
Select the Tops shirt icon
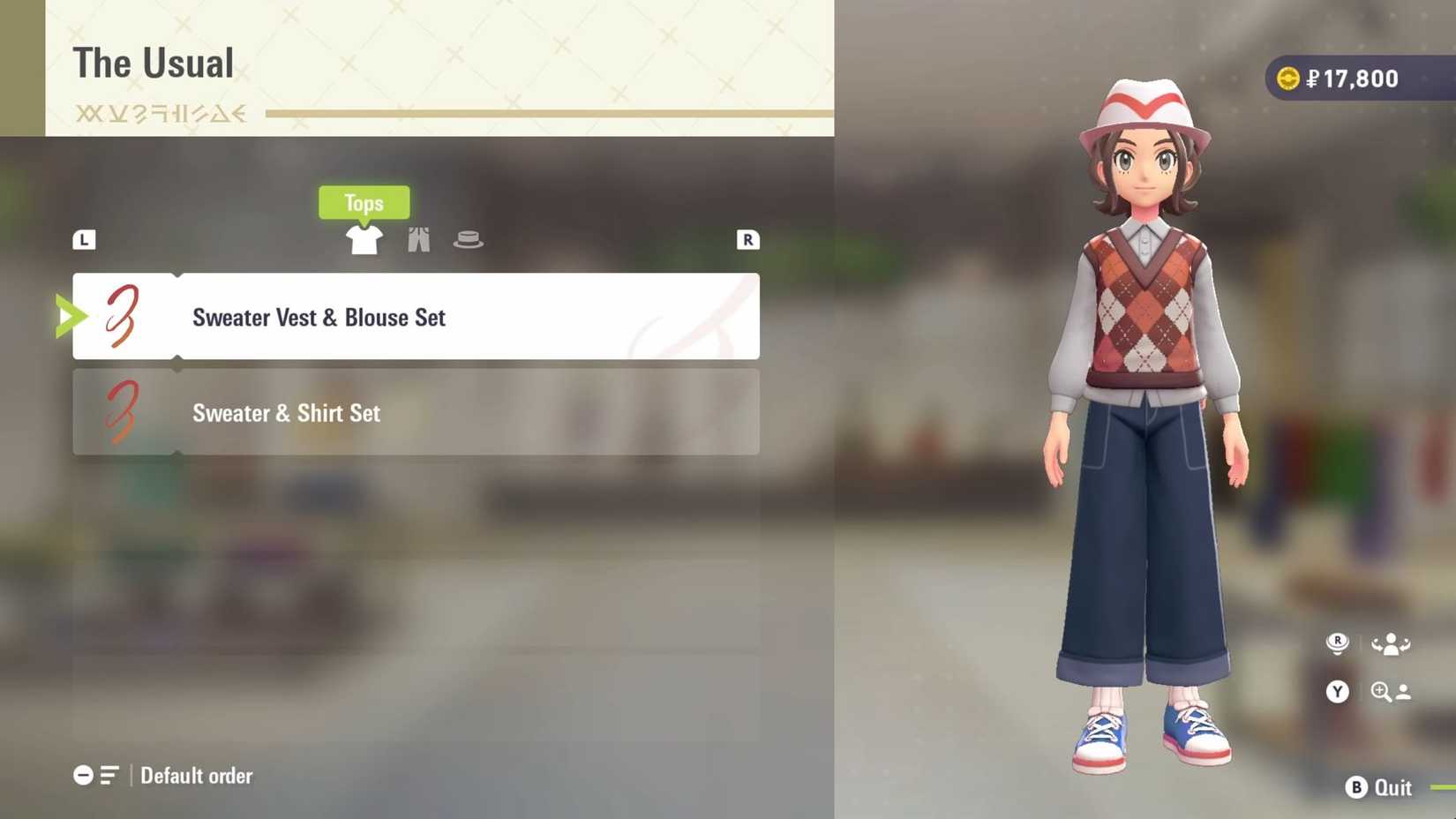point(364,239)
